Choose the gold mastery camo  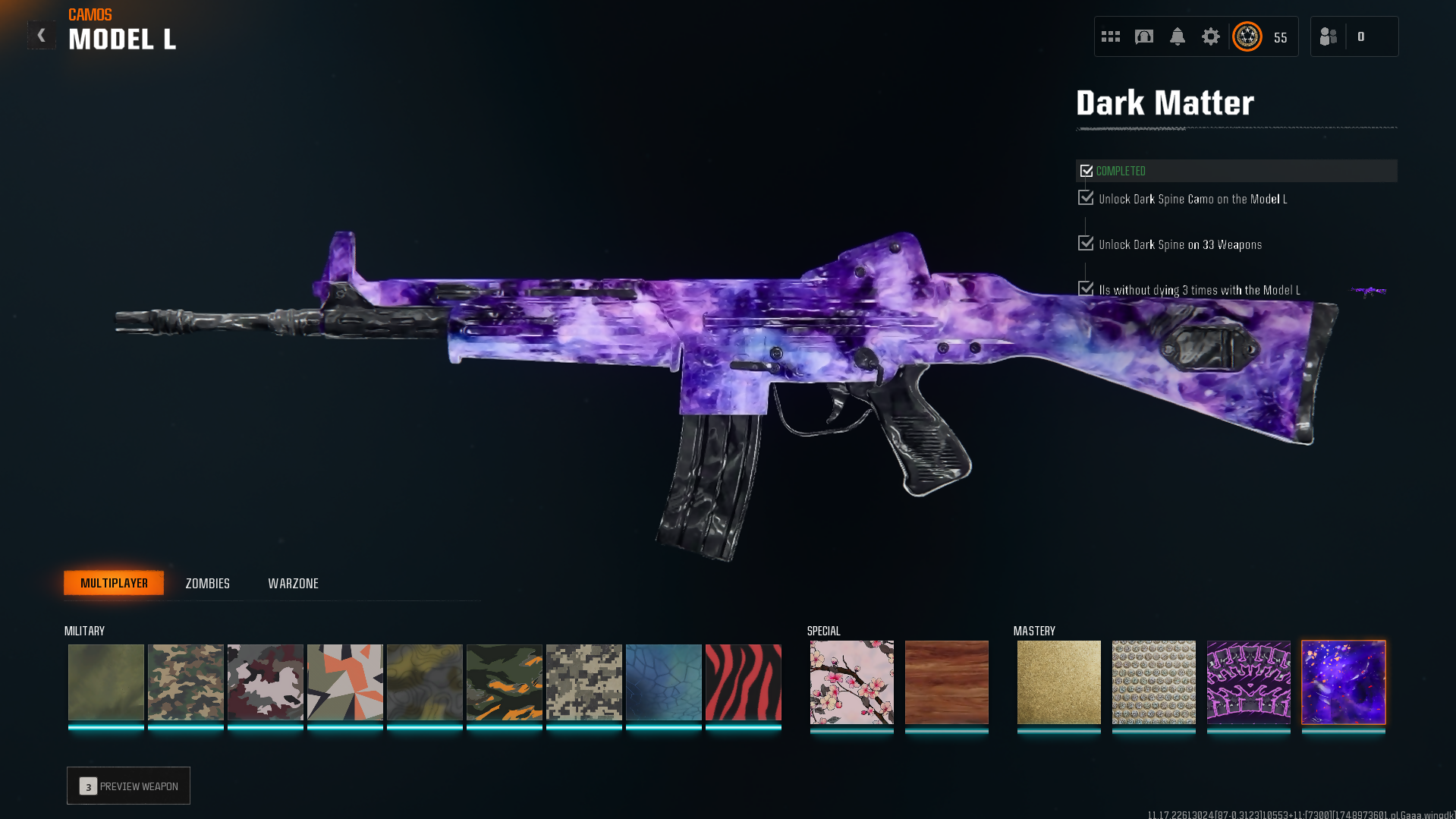coord(1058,682)
